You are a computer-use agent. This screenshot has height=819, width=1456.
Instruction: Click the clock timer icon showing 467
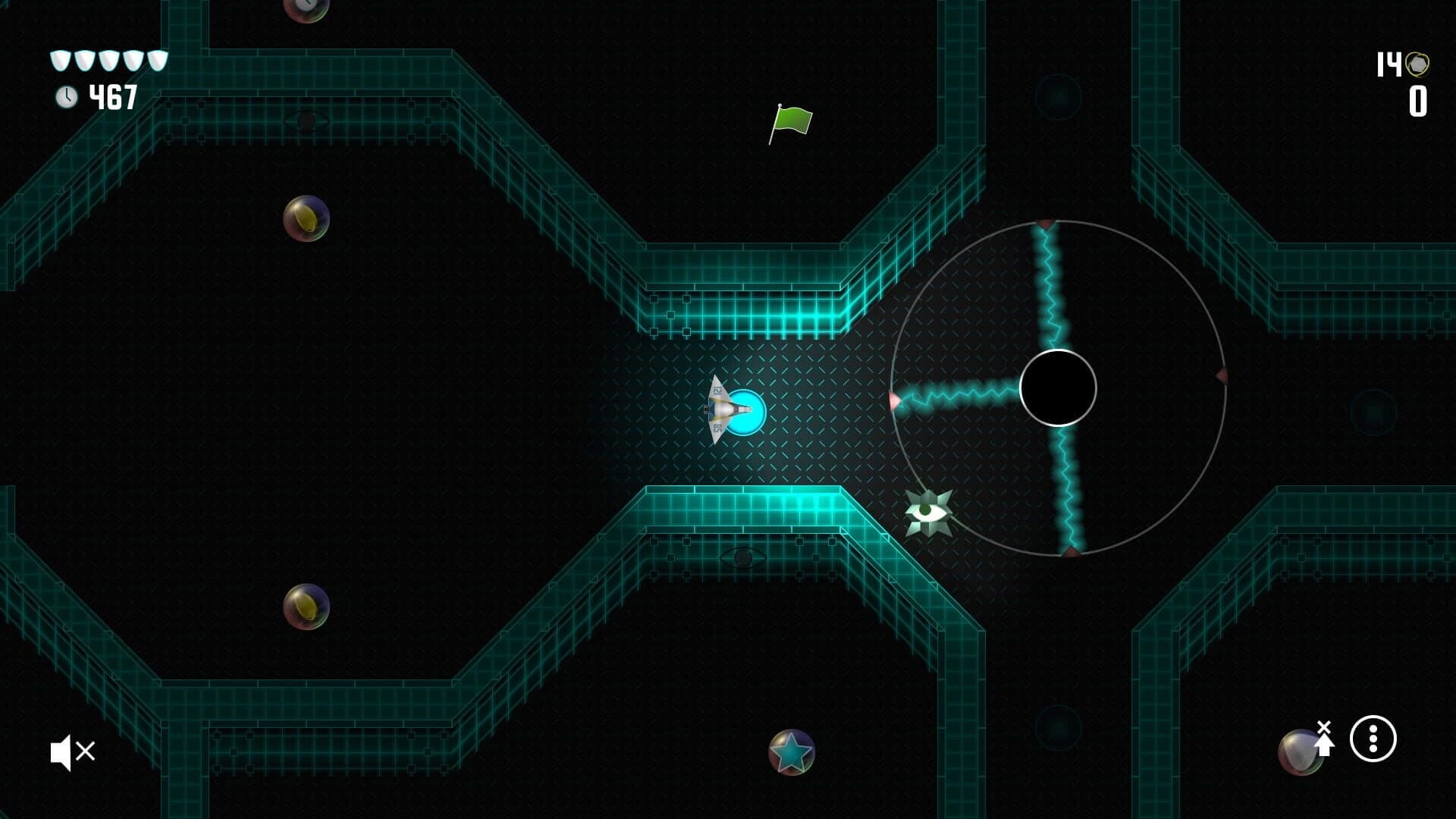[x=67, y=97]
